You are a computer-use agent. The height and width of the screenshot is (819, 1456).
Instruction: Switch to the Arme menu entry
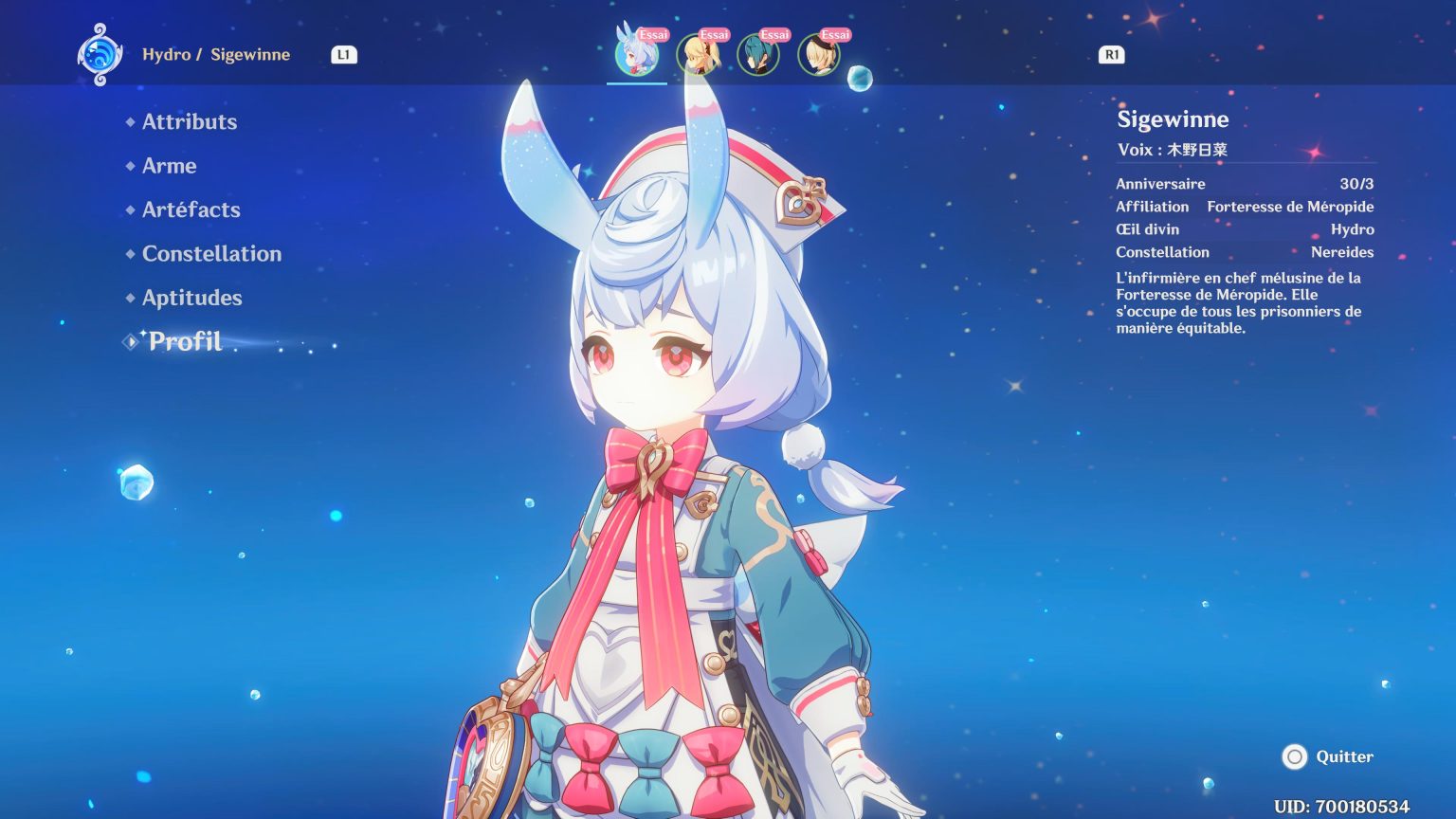point(168,166)
